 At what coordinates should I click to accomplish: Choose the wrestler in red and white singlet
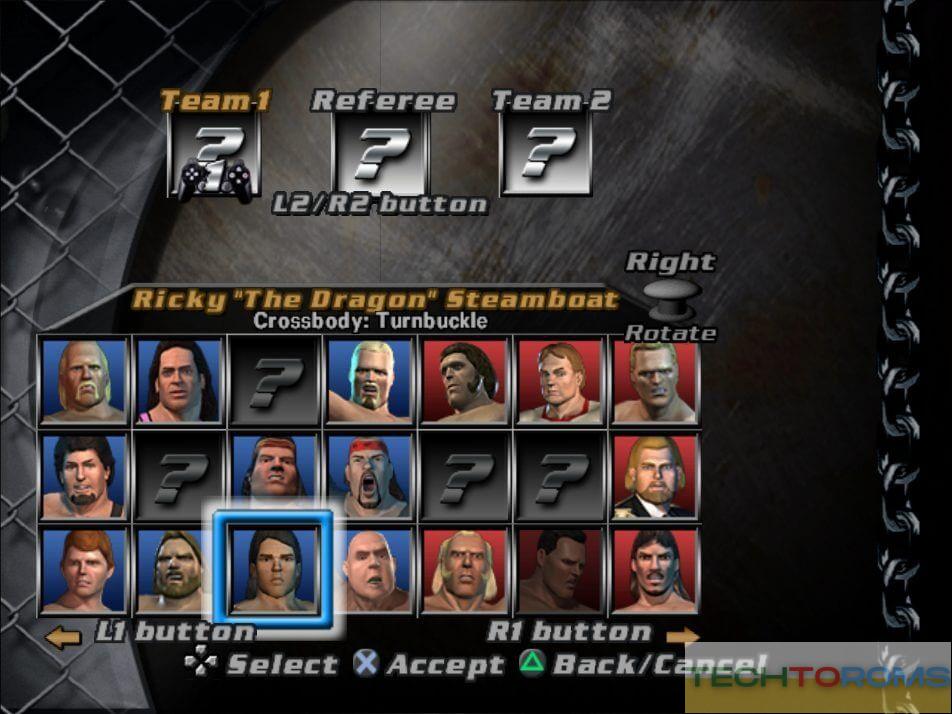(x=559, y=381)
